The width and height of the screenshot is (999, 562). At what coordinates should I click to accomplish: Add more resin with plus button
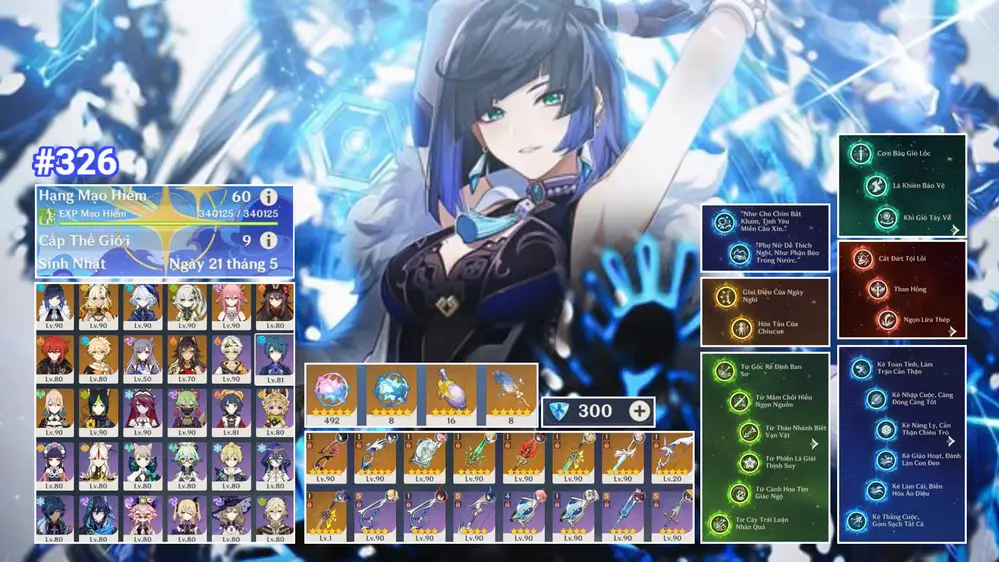(x=639, y=411)
